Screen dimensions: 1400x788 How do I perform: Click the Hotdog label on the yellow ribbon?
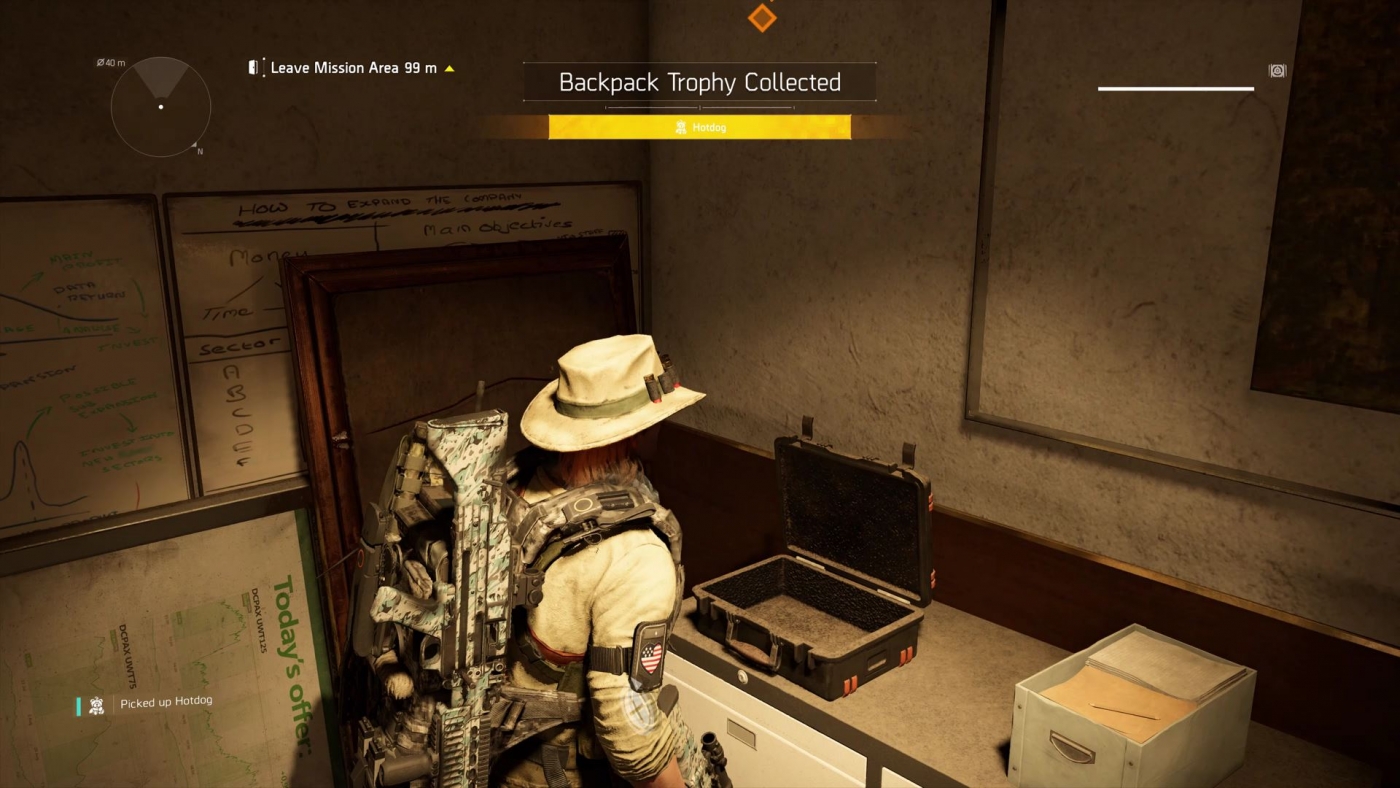(x=710, y=127)
